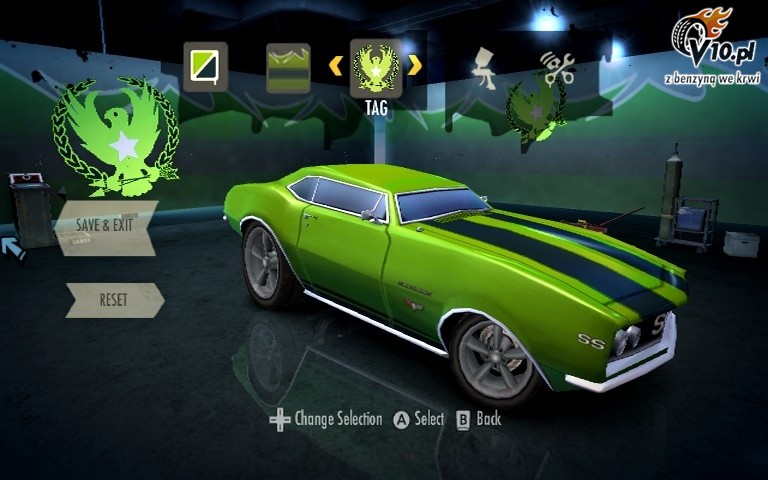The image size is (768, 480).
Task: Choose the Tag eagle emblem category
Action: 376,68
